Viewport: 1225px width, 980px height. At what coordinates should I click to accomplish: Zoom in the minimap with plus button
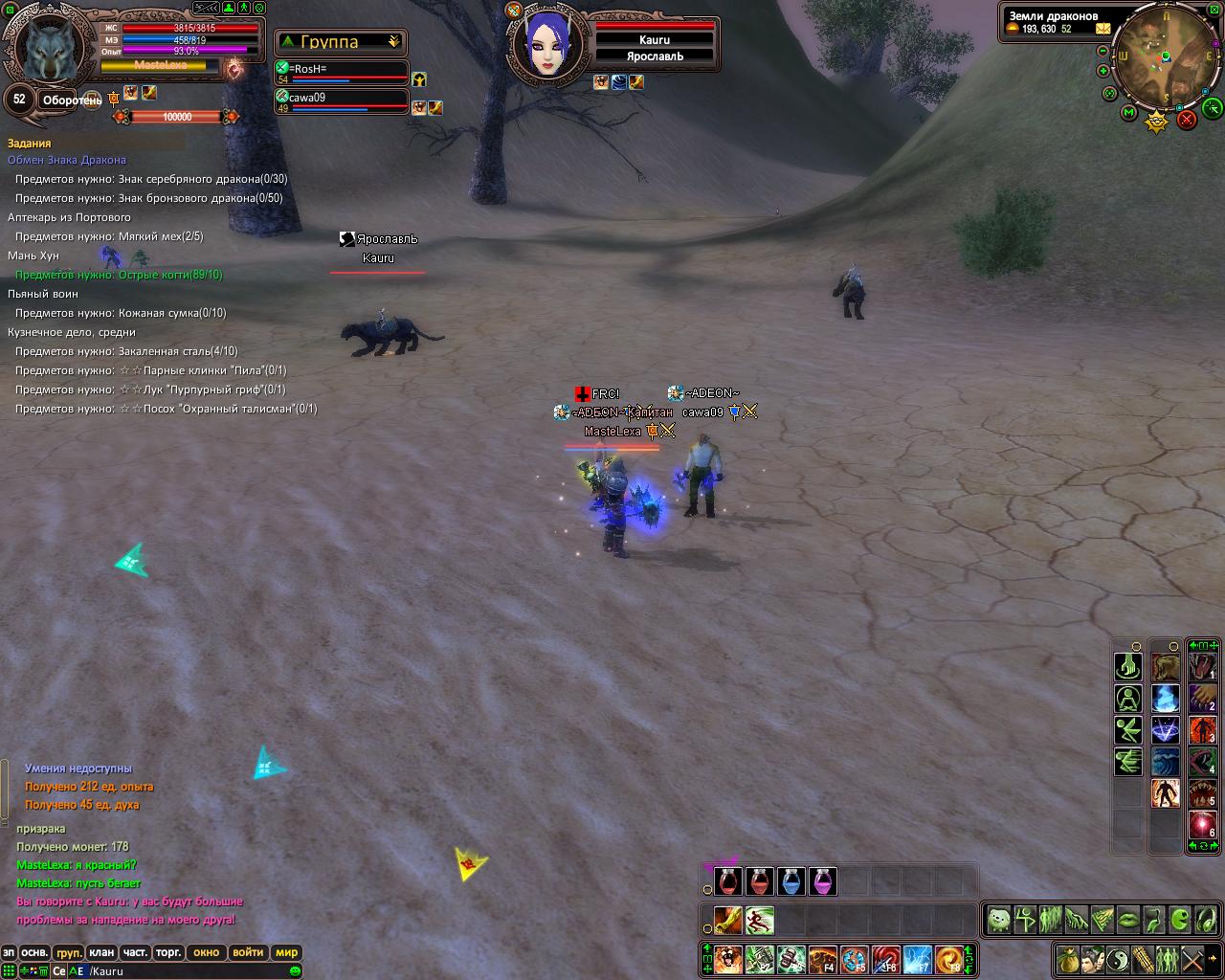coord(1103,71)
